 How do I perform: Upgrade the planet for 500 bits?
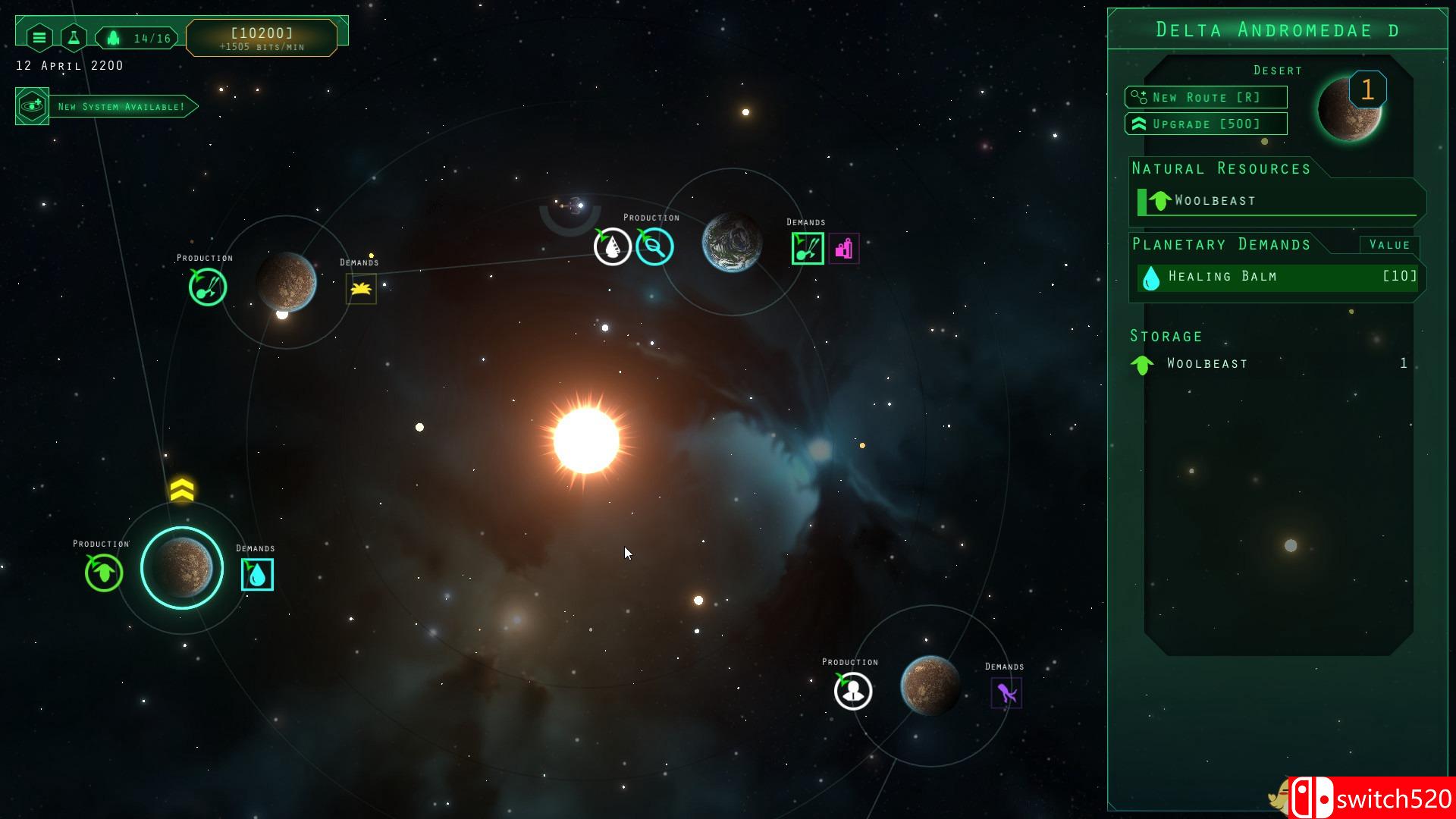pyautogui.click(x=1206, y=124)
